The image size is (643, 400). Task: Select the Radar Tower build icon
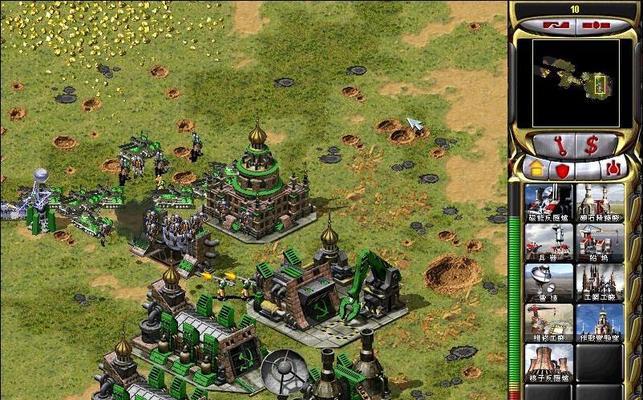point(549,281)
